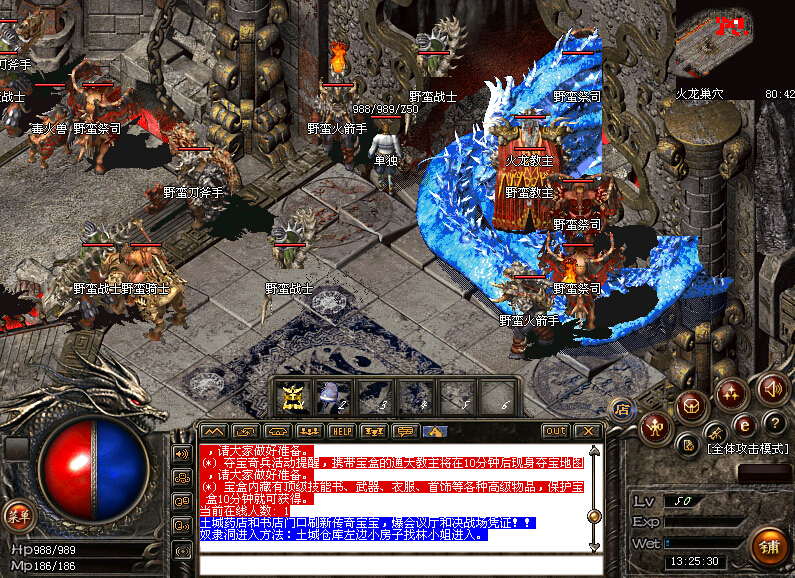
Task: Click the speech bubble chat button
Action: click(404, 431)
